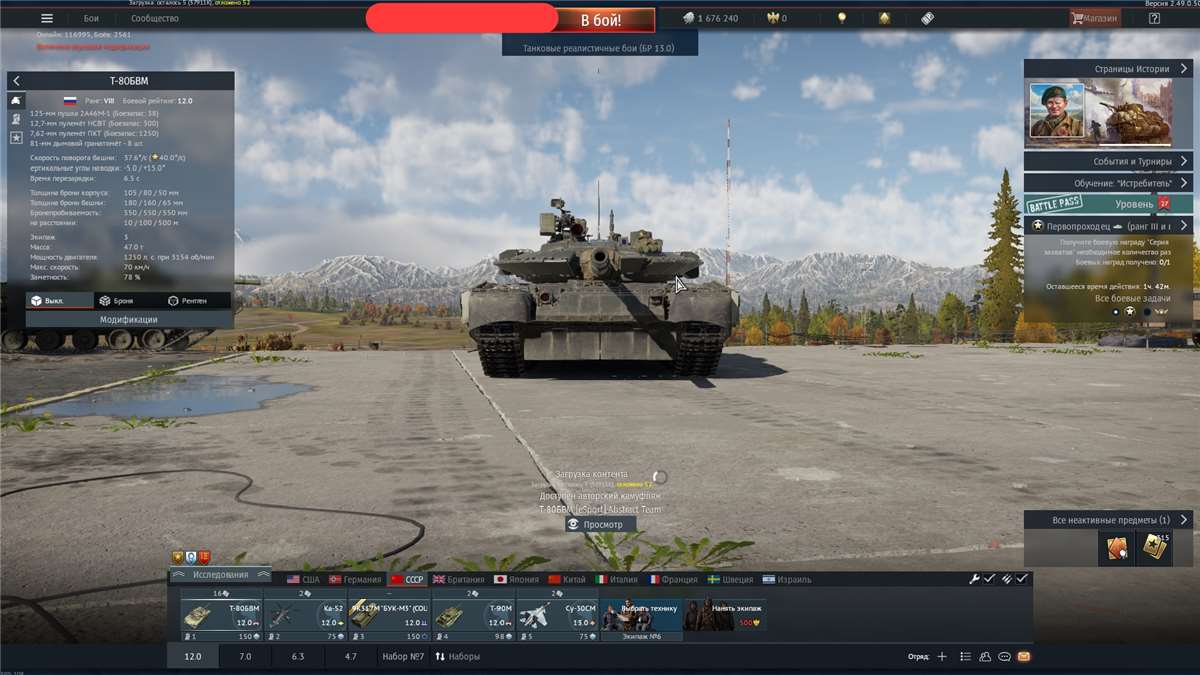Switch to the 7.0 vehicle preset
The image size is (1200, 675).
point(245,657)
